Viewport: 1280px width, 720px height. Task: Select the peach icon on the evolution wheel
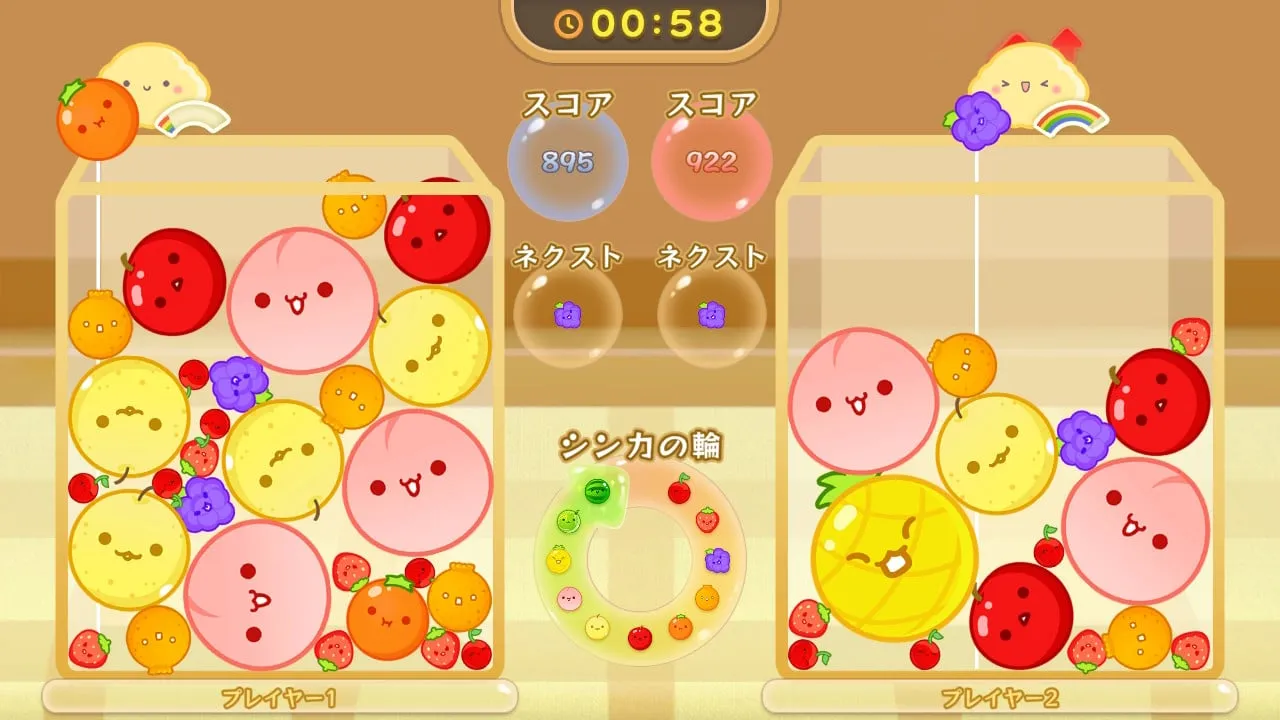(x=568, y=597)
